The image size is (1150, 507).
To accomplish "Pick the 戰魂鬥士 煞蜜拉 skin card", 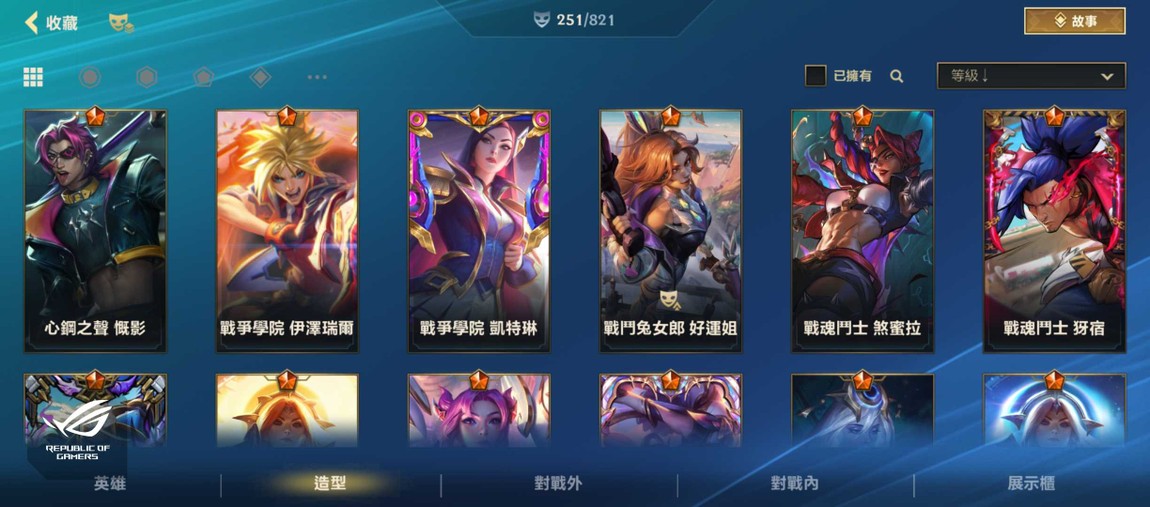I will point(862,230).
